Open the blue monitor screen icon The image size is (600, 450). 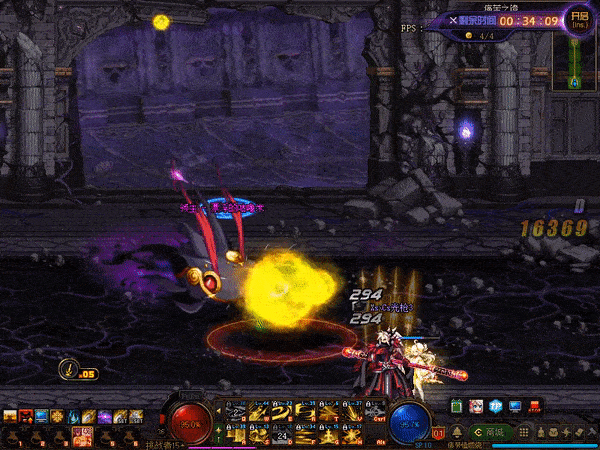[516, 407]
